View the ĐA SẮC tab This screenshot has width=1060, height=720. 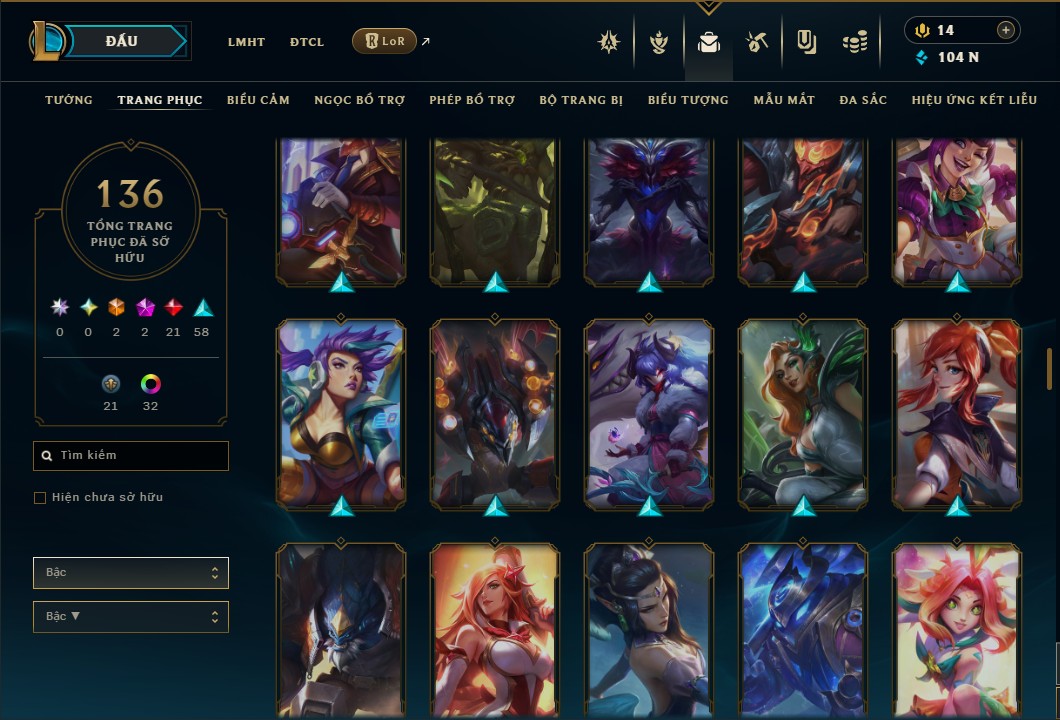click(863, 100)
